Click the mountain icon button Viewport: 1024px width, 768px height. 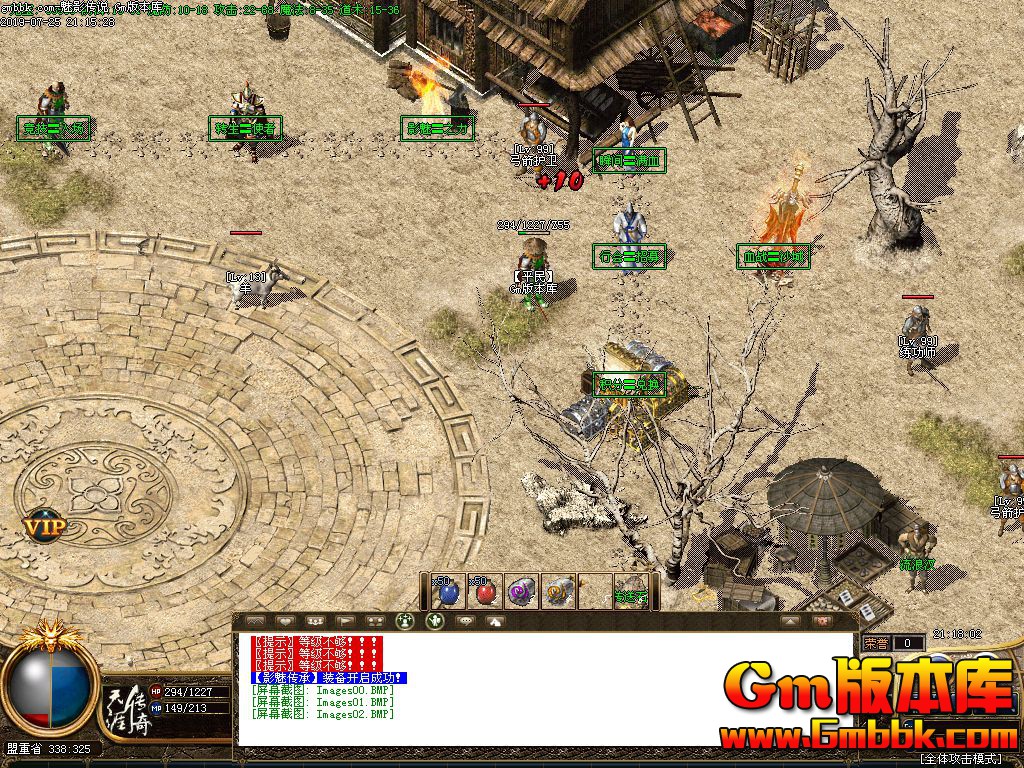pyautogui.click(x=495, y=621)
